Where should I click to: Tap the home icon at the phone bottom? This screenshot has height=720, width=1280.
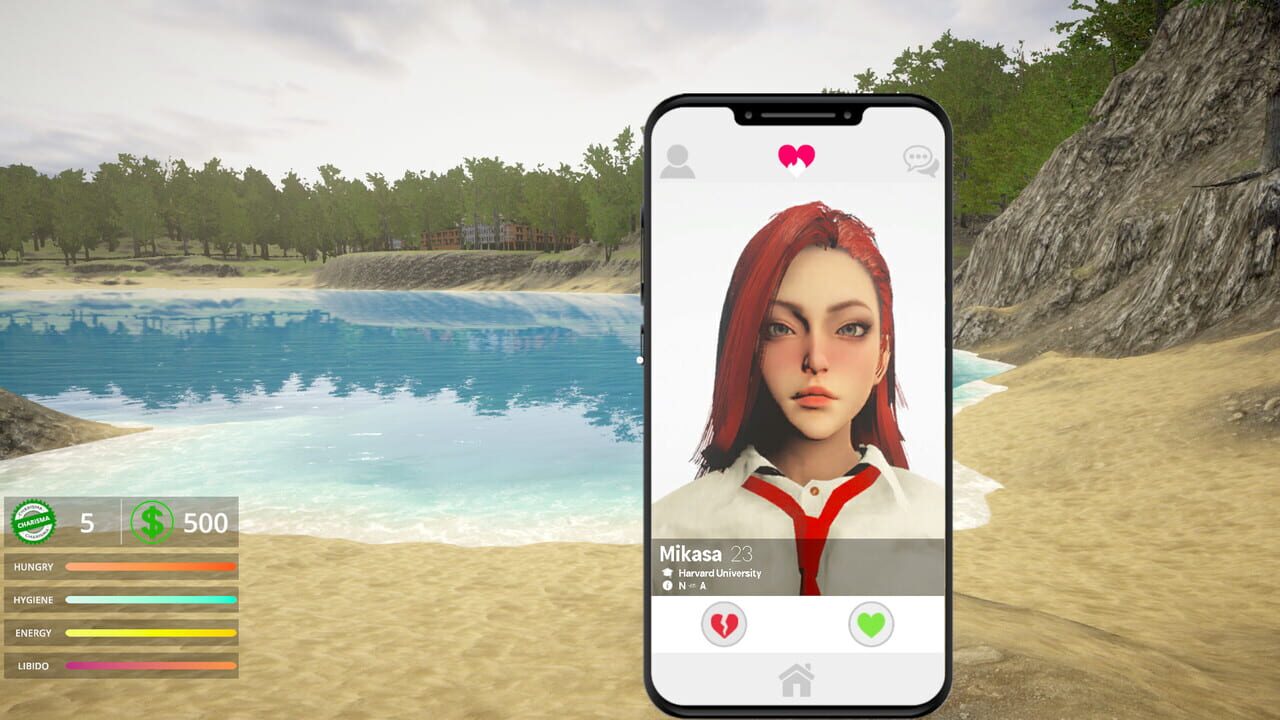[796, 678]
